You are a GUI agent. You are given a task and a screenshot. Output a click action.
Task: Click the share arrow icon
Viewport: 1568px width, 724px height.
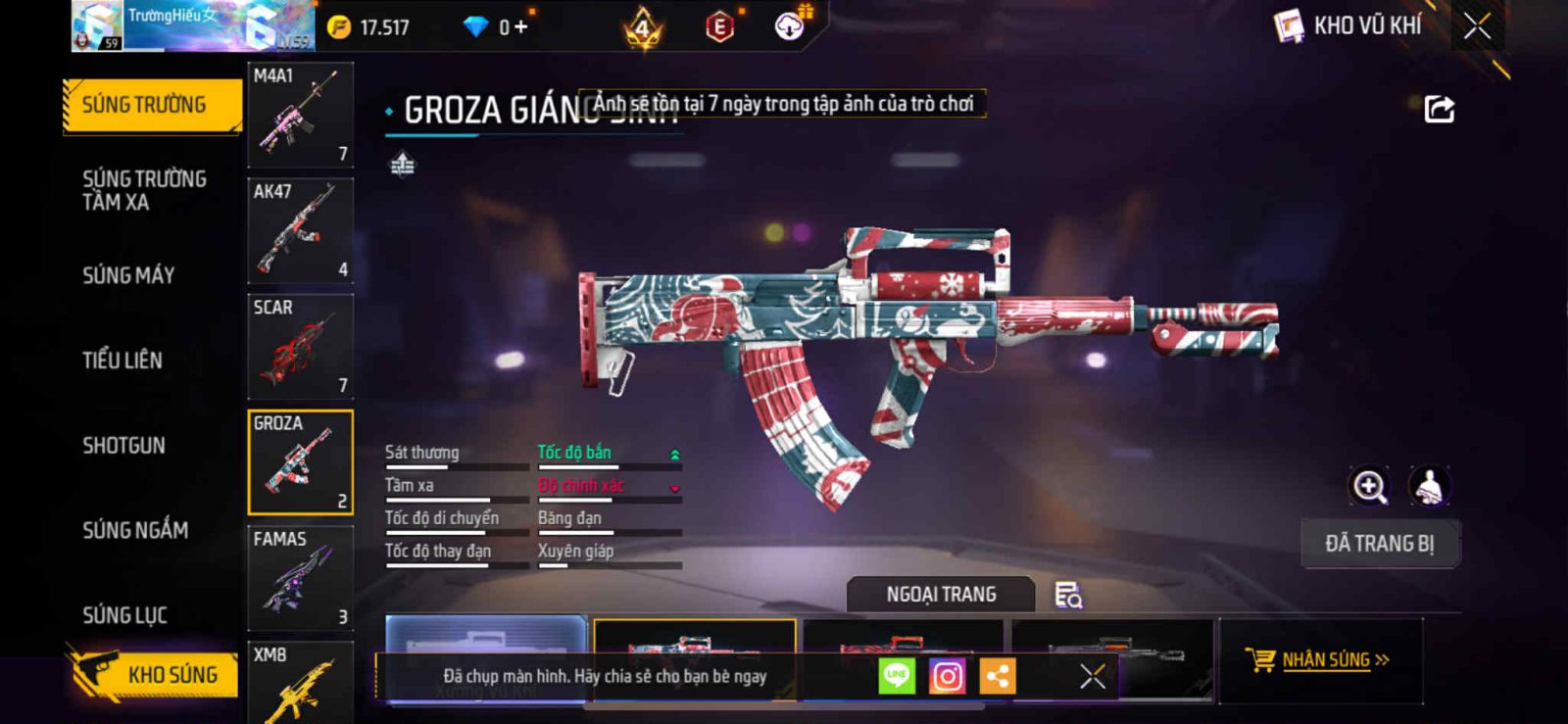click(x=1439, y=109)
